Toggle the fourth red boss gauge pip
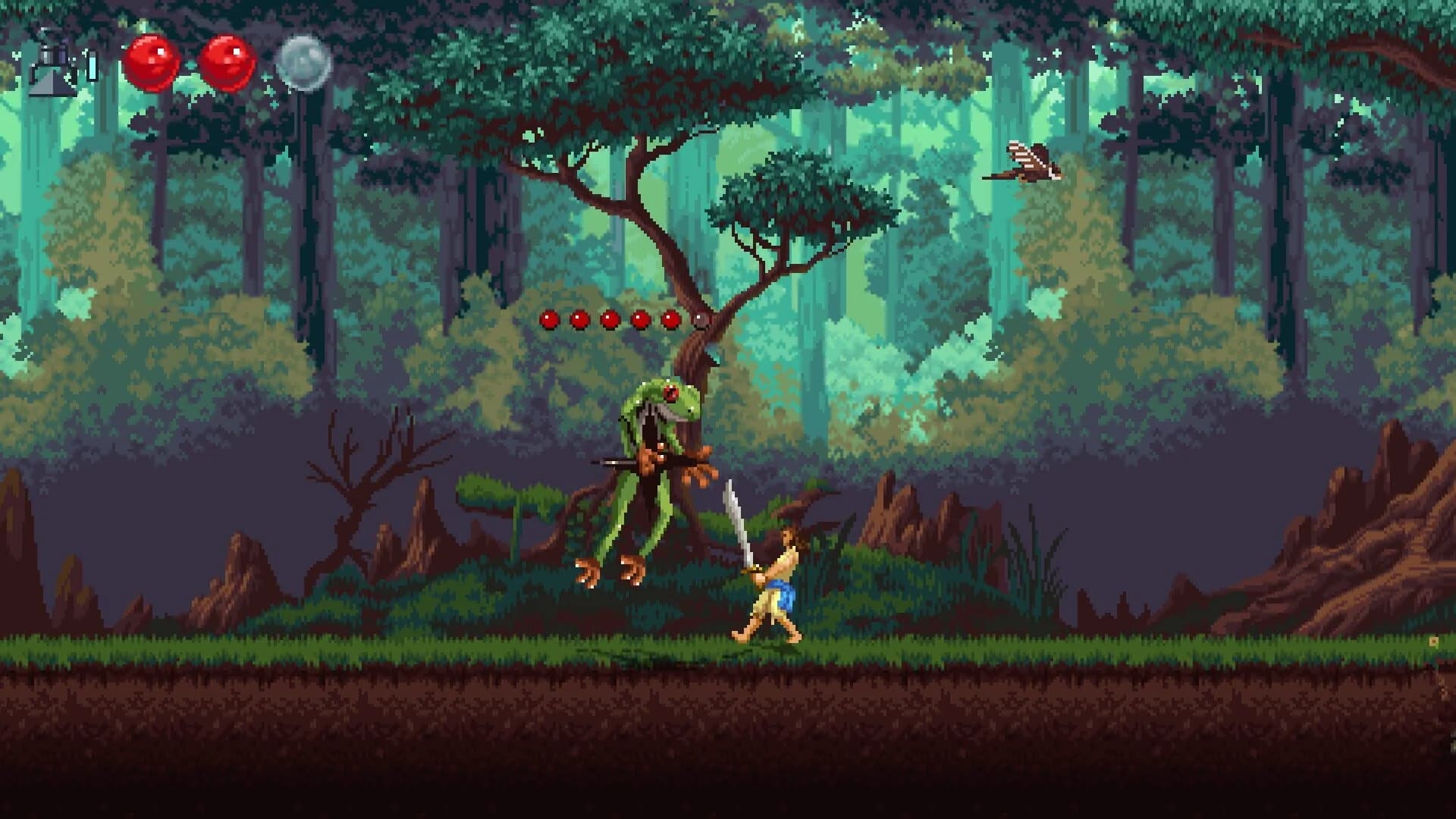 click(x=639, y=318)
